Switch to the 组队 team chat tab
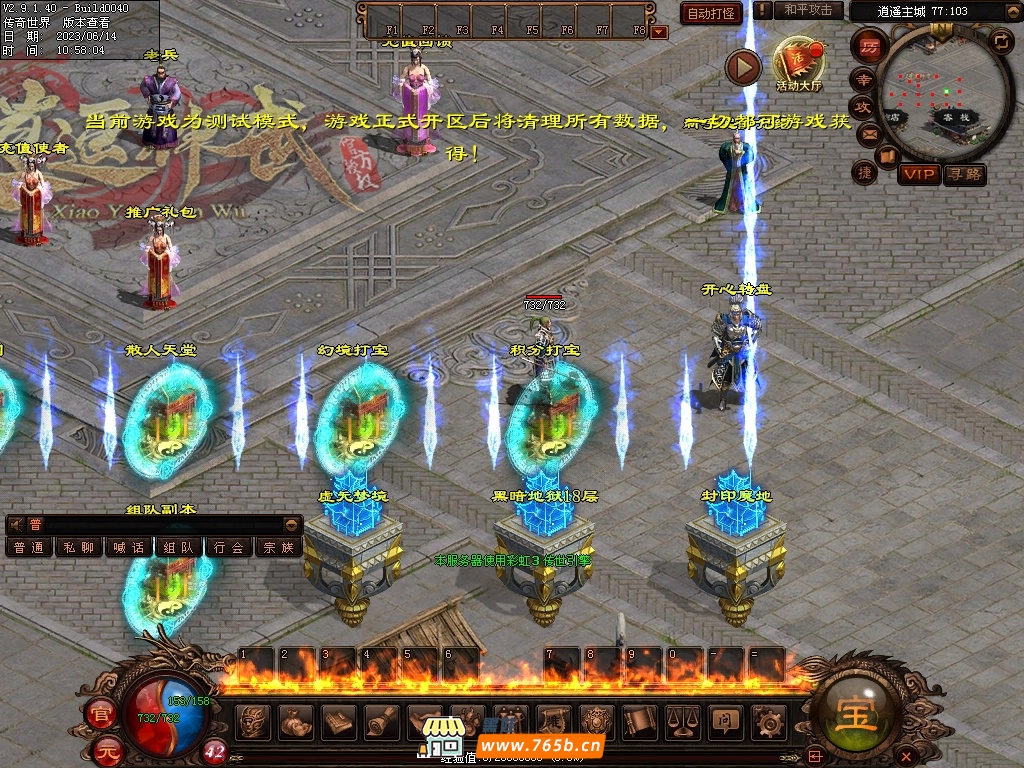The width and height of the screenshot is (1024, 768). [179, 547]
